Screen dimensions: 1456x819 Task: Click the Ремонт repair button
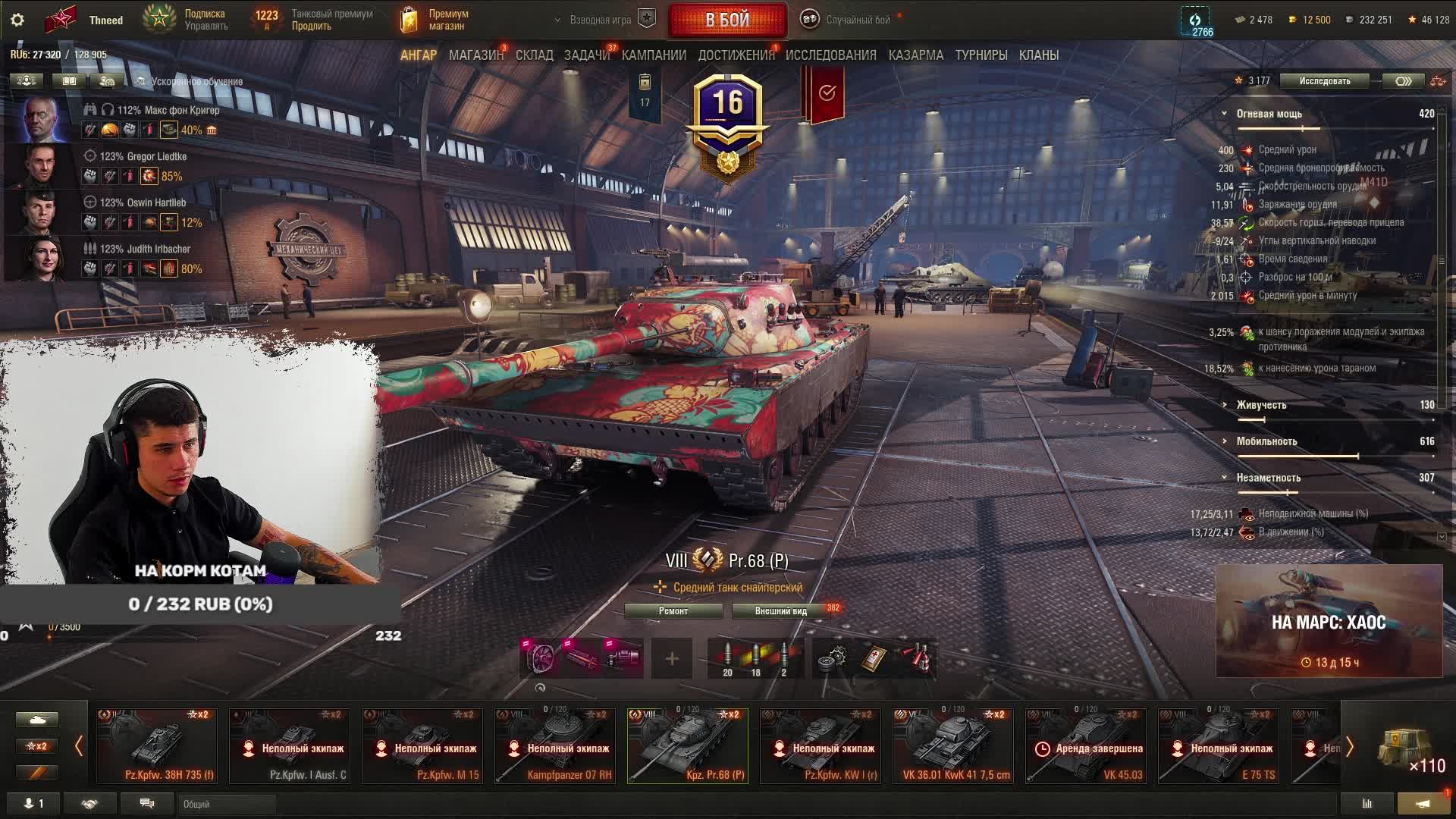point(673,611)
